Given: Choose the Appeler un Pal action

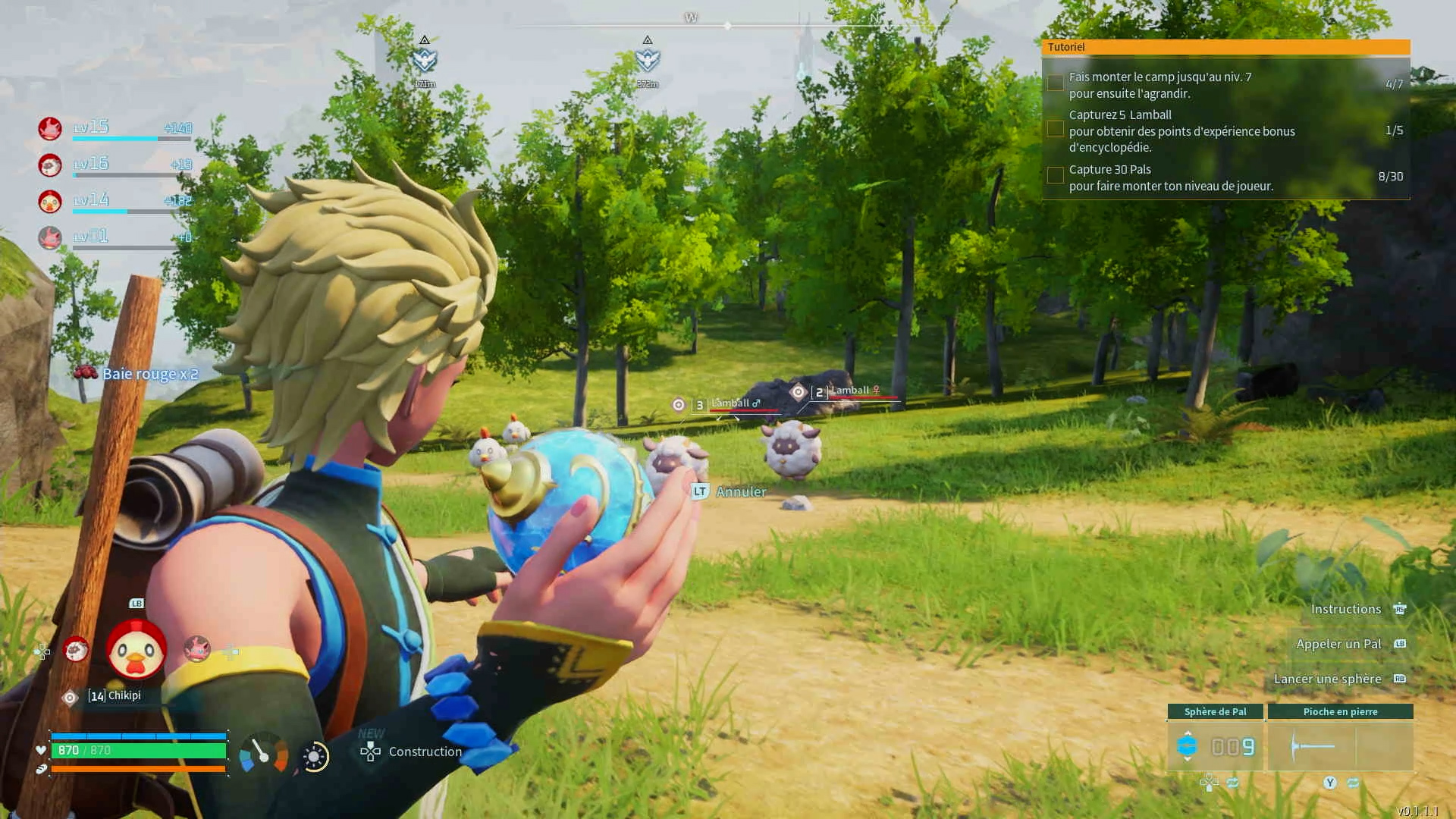Looking at the screenshot, I should tap(1338, 644).
